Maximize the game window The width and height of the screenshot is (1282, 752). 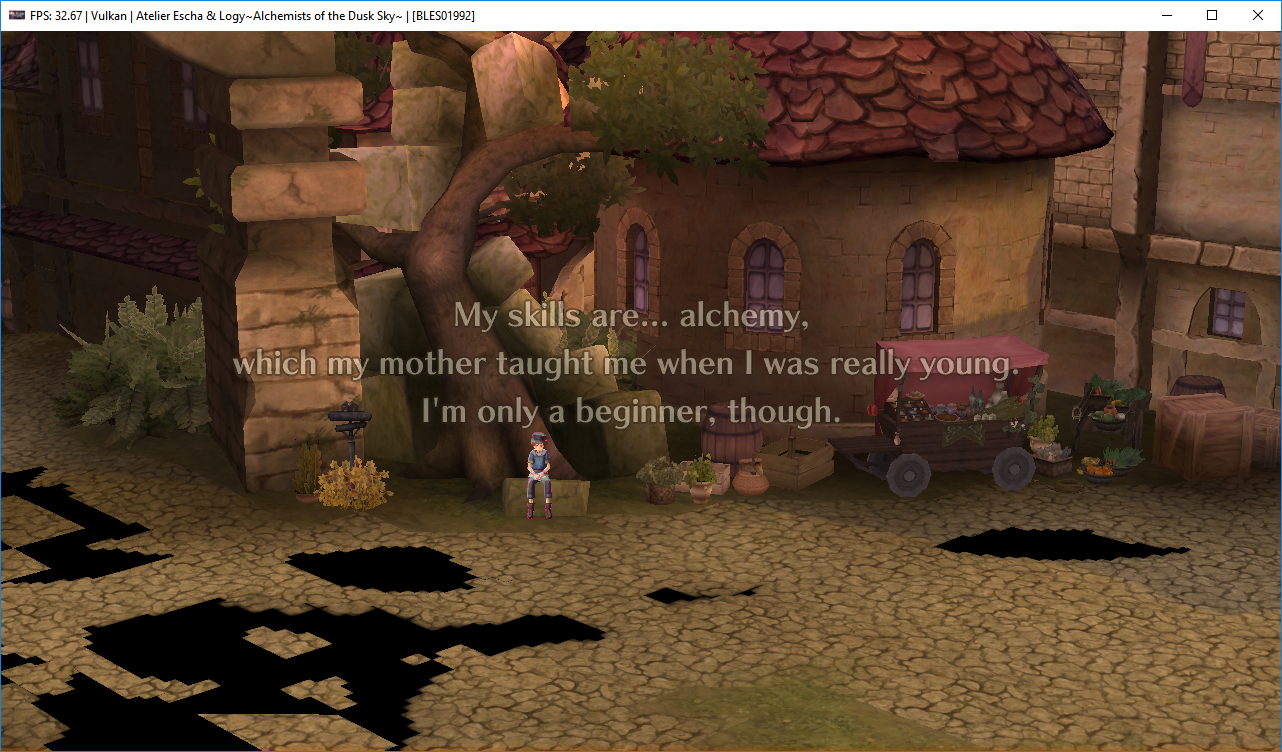(x=1212, y=15)
